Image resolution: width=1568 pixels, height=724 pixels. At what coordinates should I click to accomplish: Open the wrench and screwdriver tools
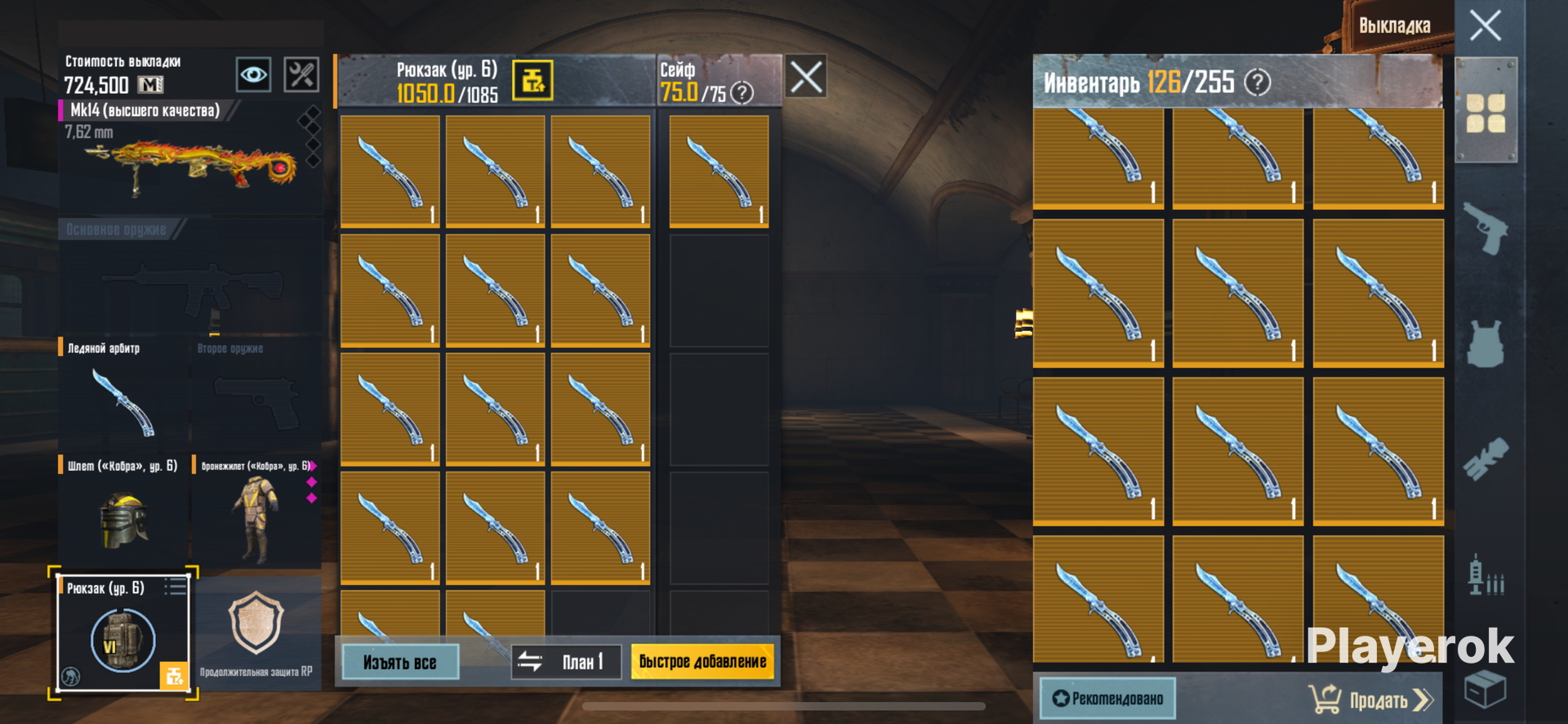tap(301, 75)
